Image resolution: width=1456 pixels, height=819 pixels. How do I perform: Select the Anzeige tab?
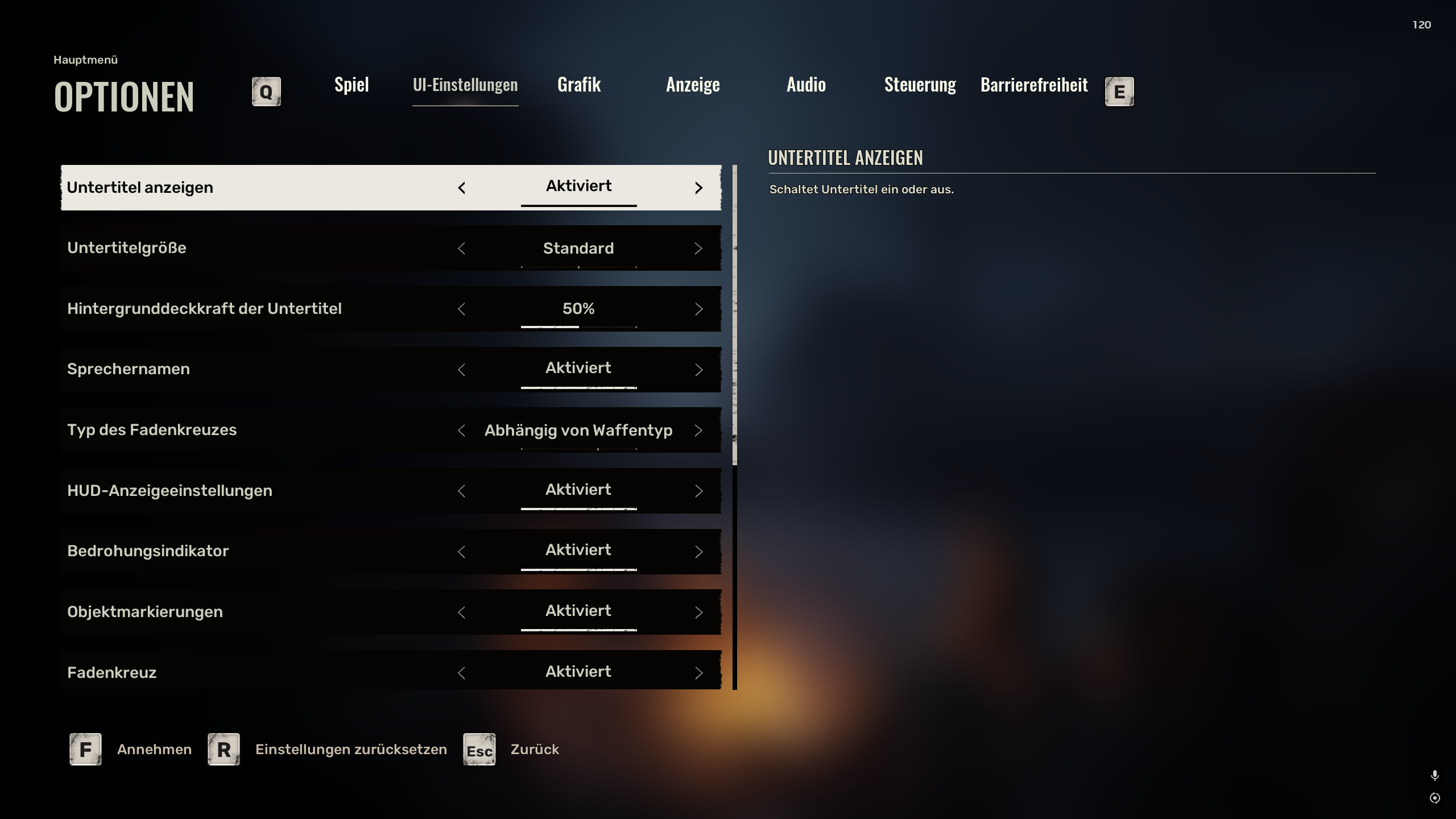click(693, 85)
